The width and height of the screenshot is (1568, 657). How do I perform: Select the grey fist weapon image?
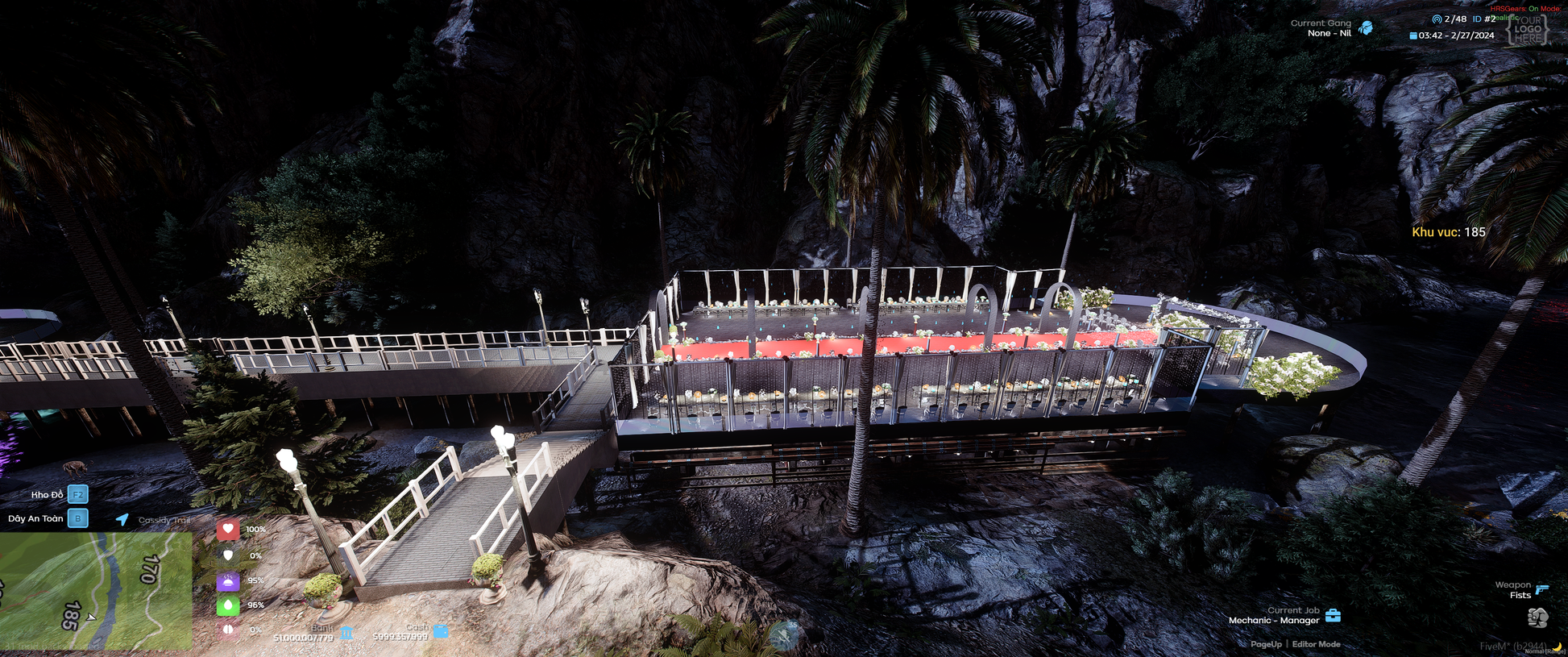tap(1537, 617)
